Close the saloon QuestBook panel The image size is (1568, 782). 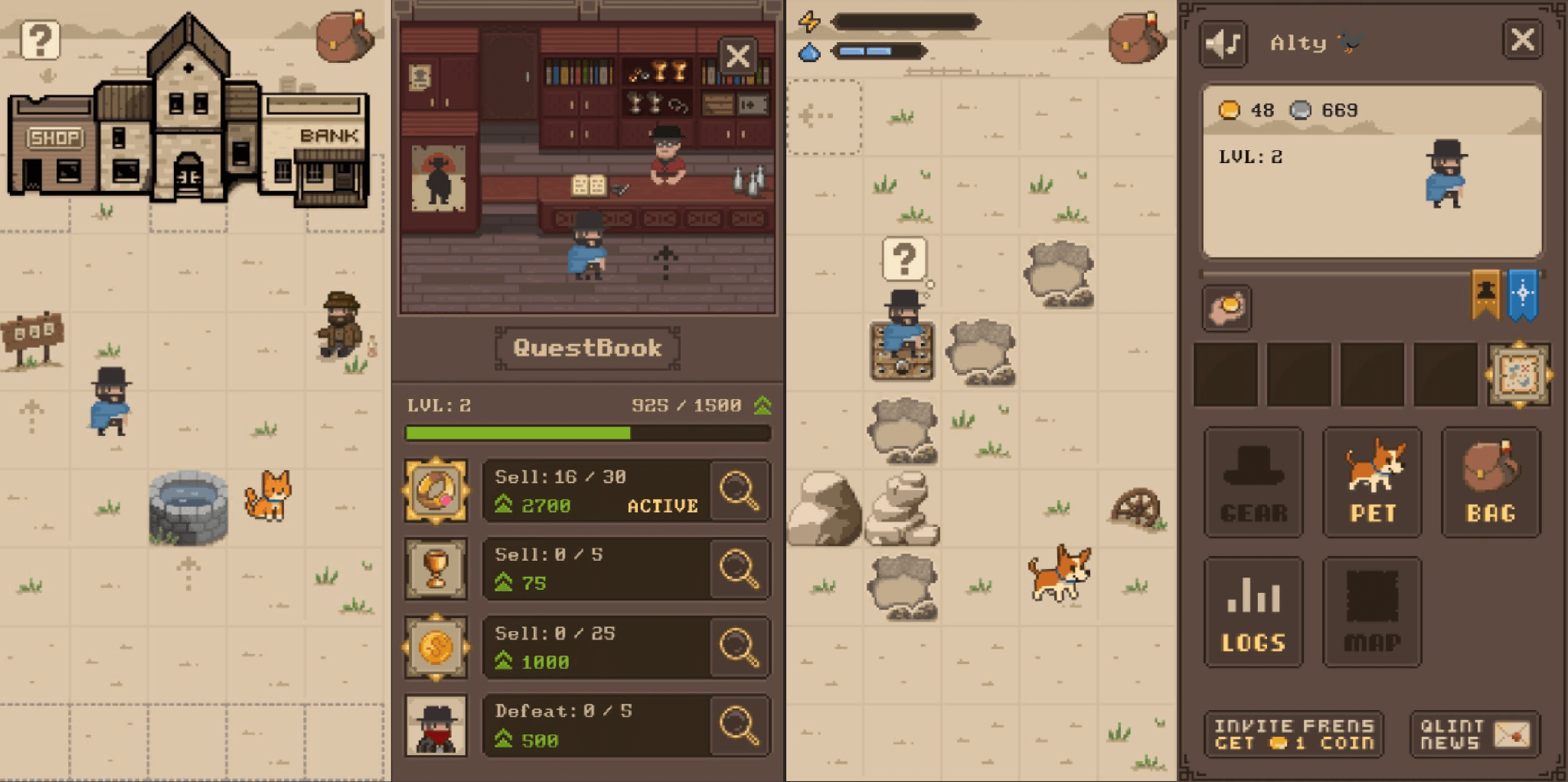pos(737,56)
